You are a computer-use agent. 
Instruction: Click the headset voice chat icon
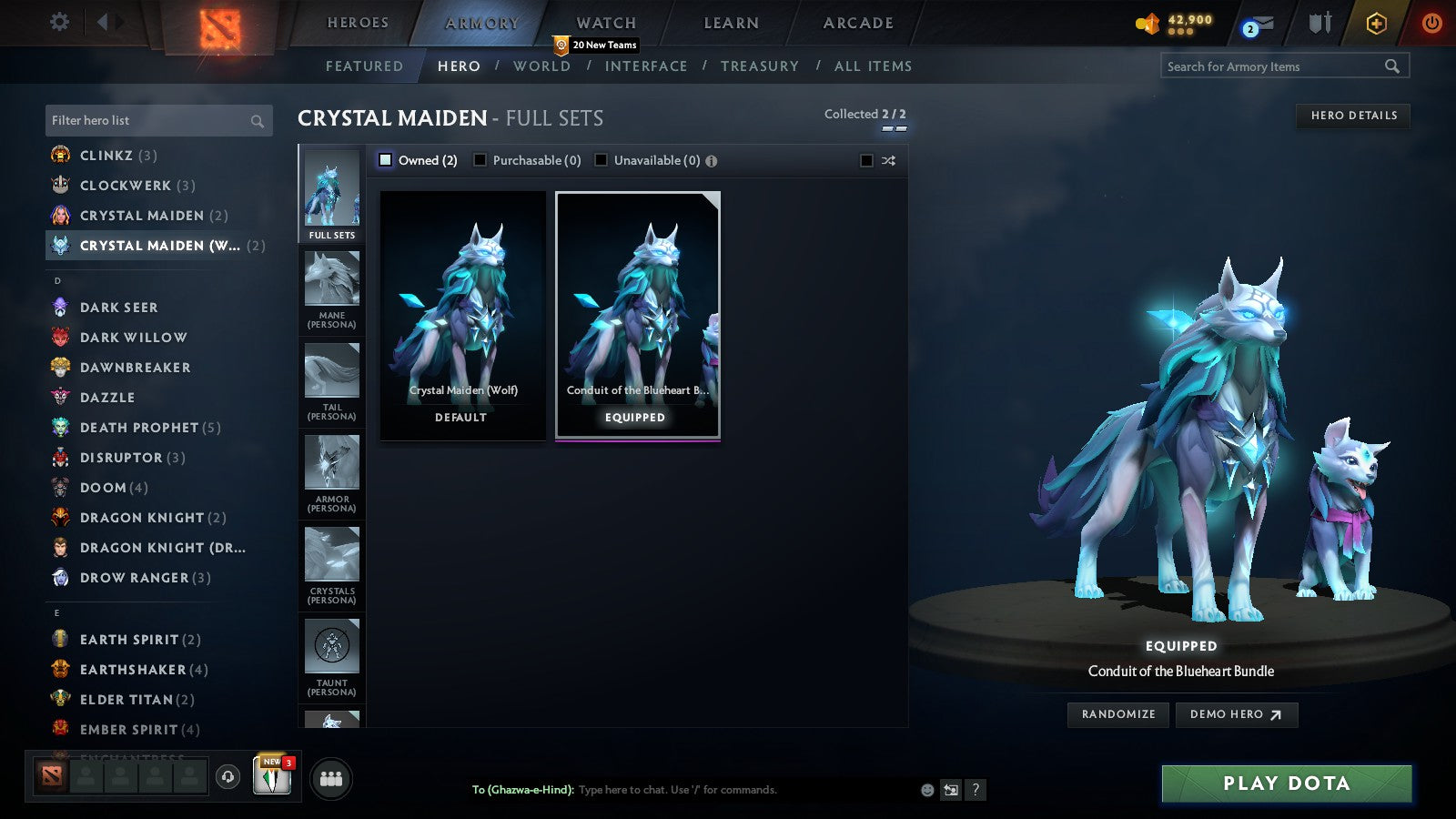pyautogui.click(x=226, y=776)
